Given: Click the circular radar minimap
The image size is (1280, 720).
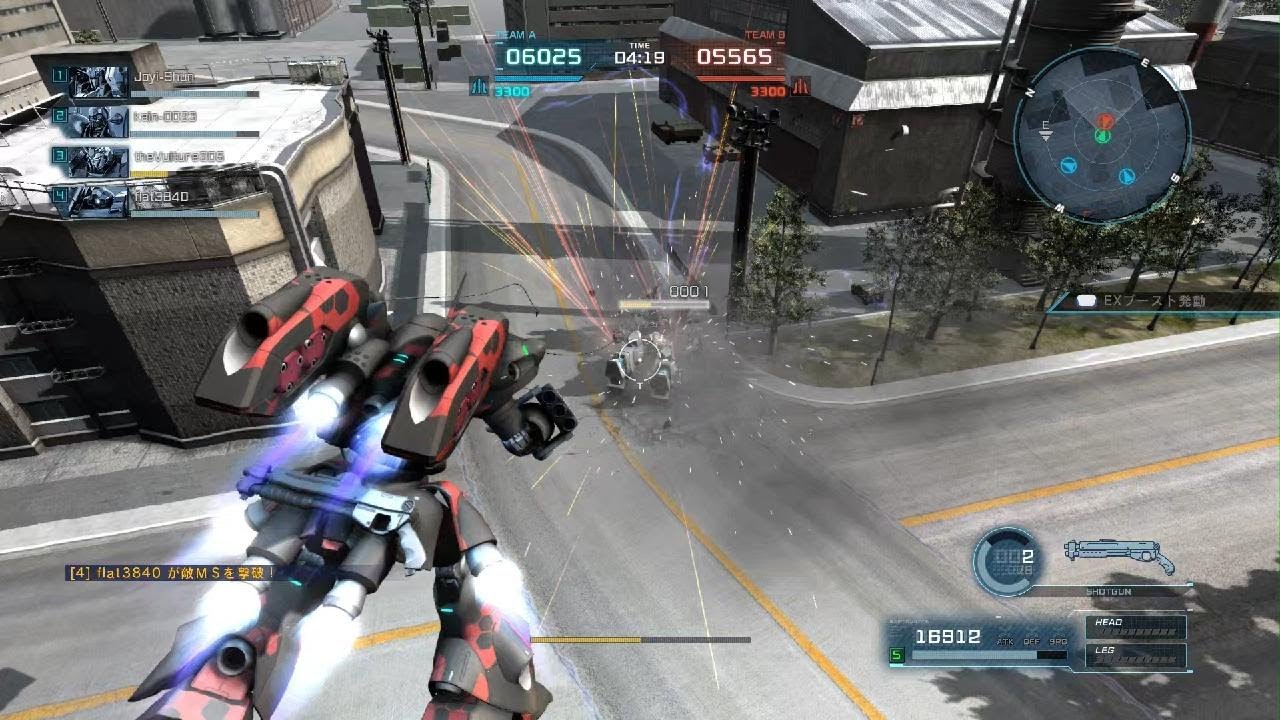Looking at the screenshot, I should [x=1102, y=134].
